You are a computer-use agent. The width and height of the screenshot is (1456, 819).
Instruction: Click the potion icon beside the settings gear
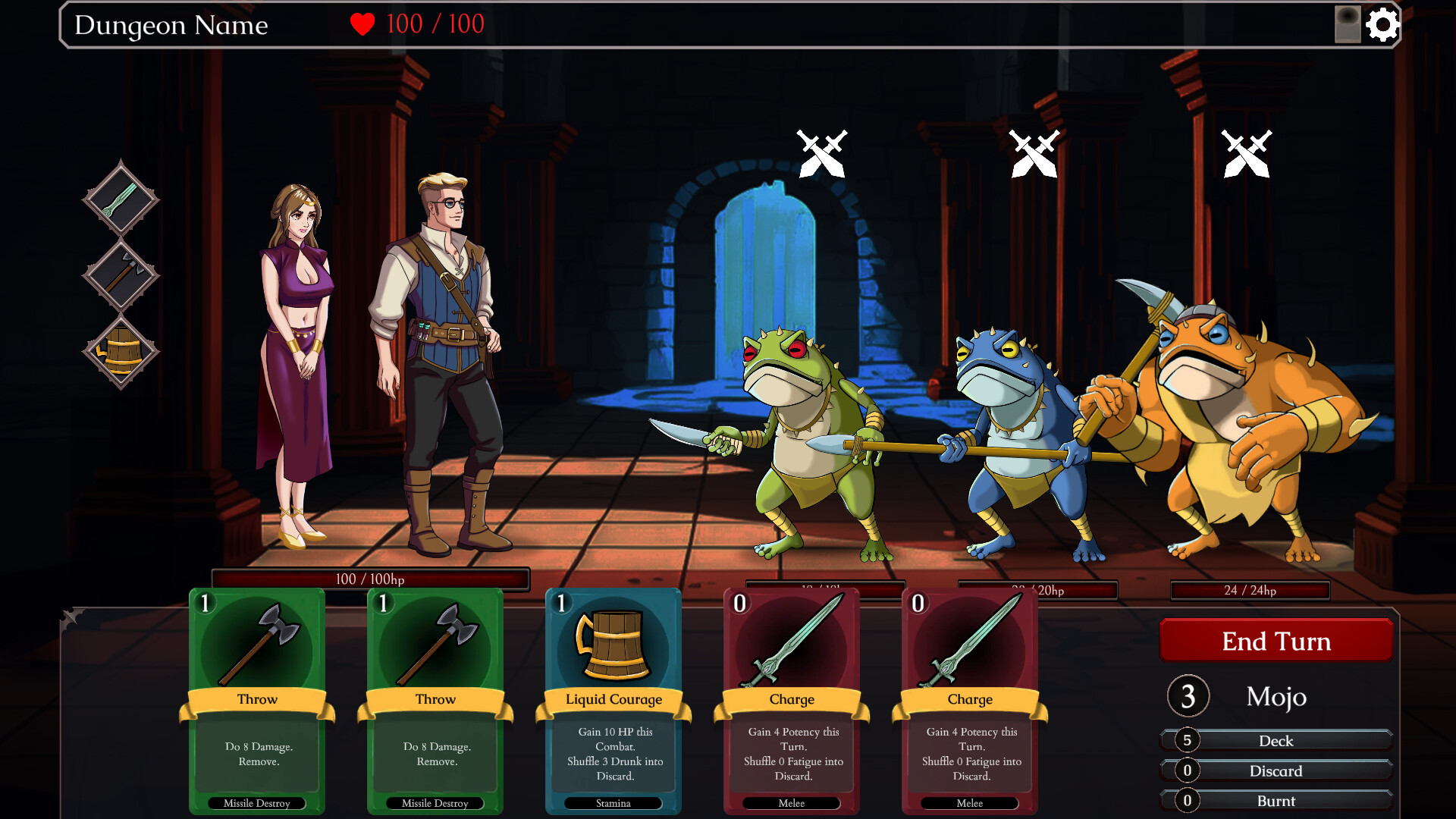click(1349, 24)
